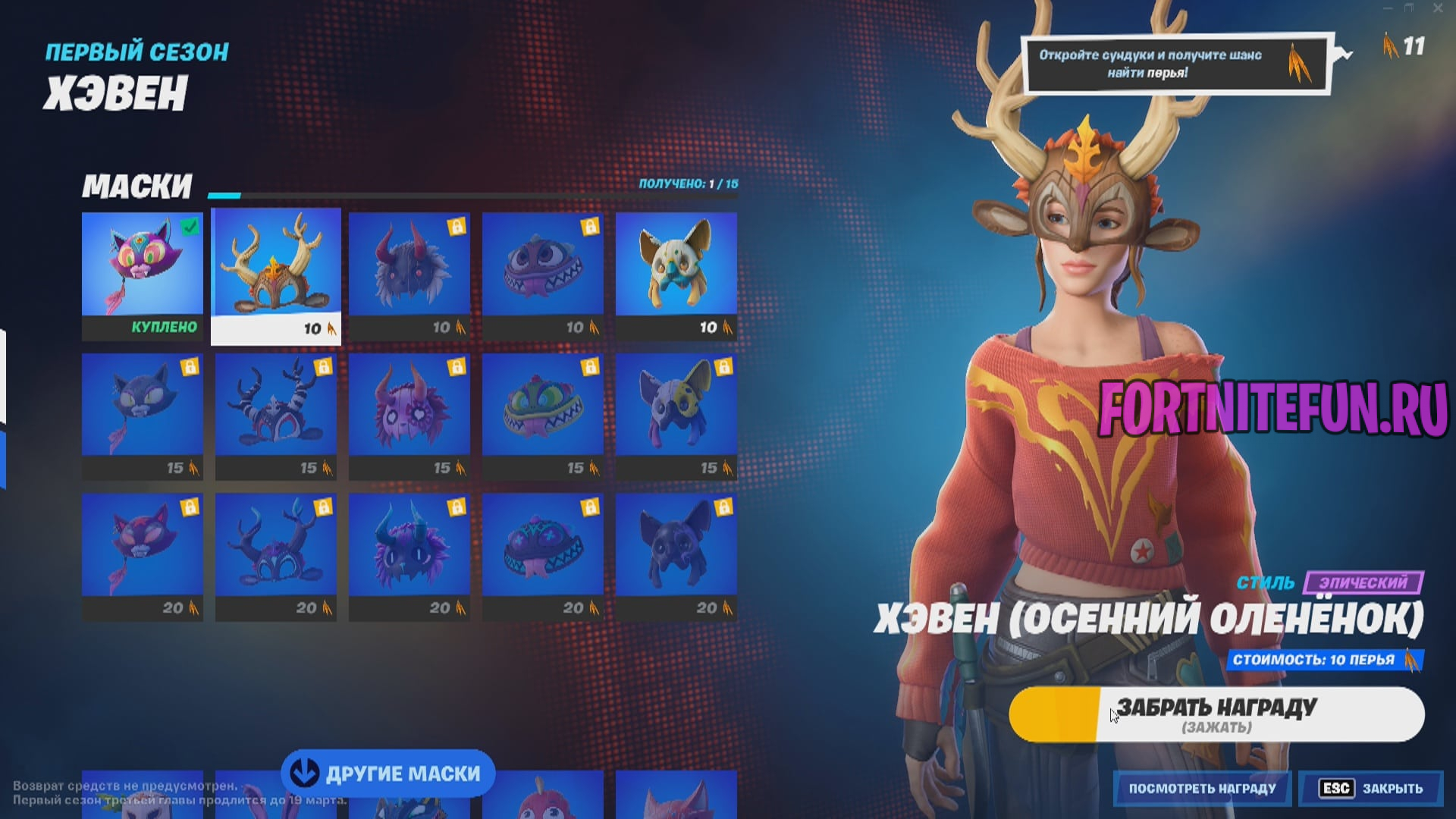Select the dark dog mask costing 20
Screen dimensions: 1456x819
[676, 546]
